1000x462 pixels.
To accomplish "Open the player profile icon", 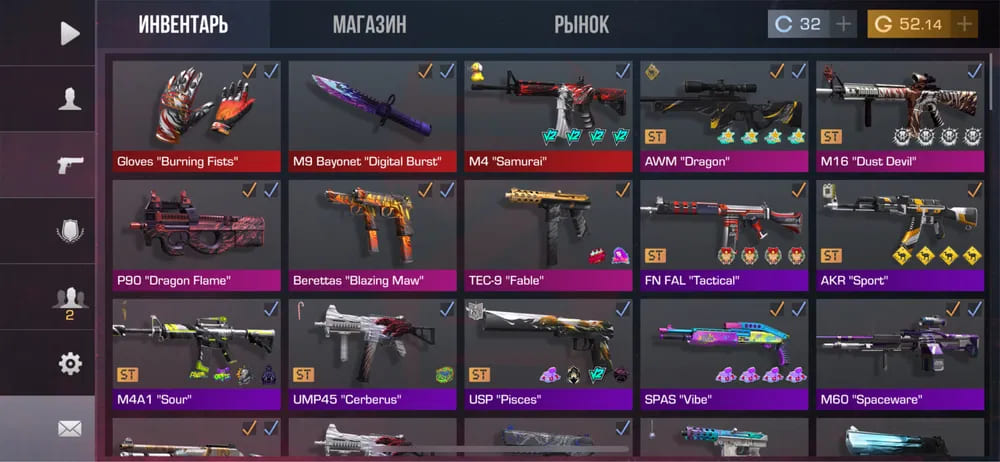I will coord(69,98).
